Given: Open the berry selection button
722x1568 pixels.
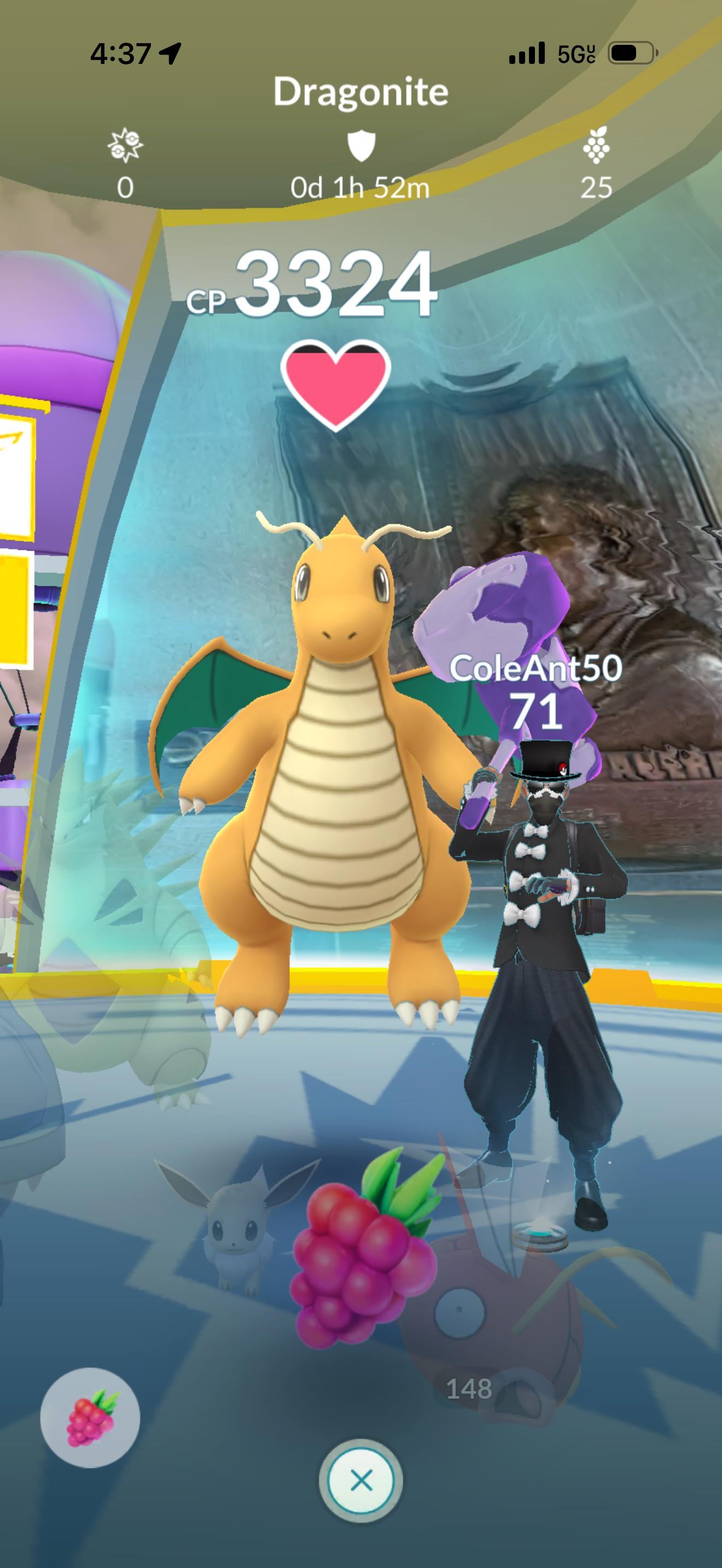Looking at the screenshot, I should pos(90,1418).
